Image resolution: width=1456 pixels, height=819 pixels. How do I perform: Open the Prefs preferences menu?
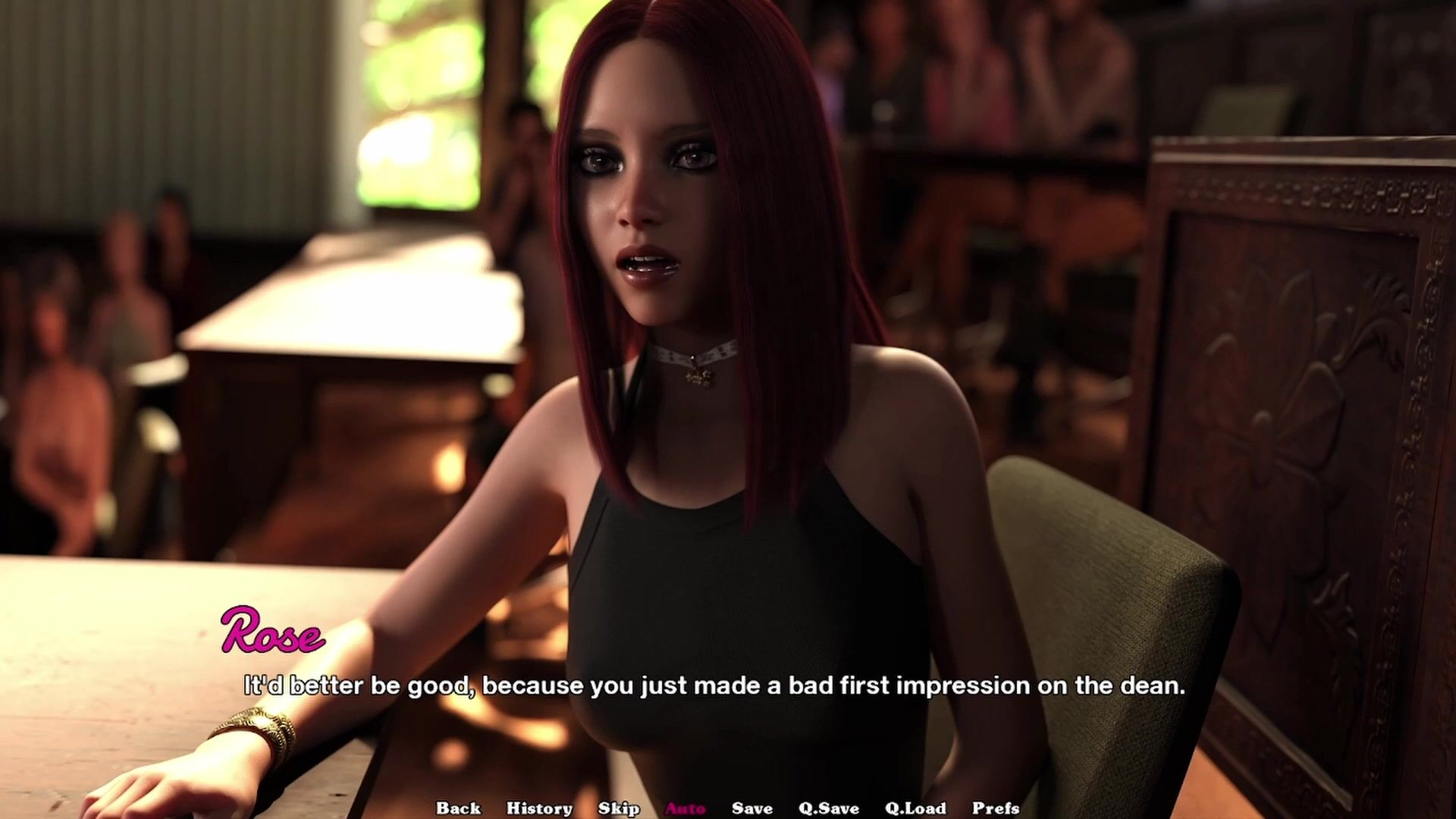point(996,808)
